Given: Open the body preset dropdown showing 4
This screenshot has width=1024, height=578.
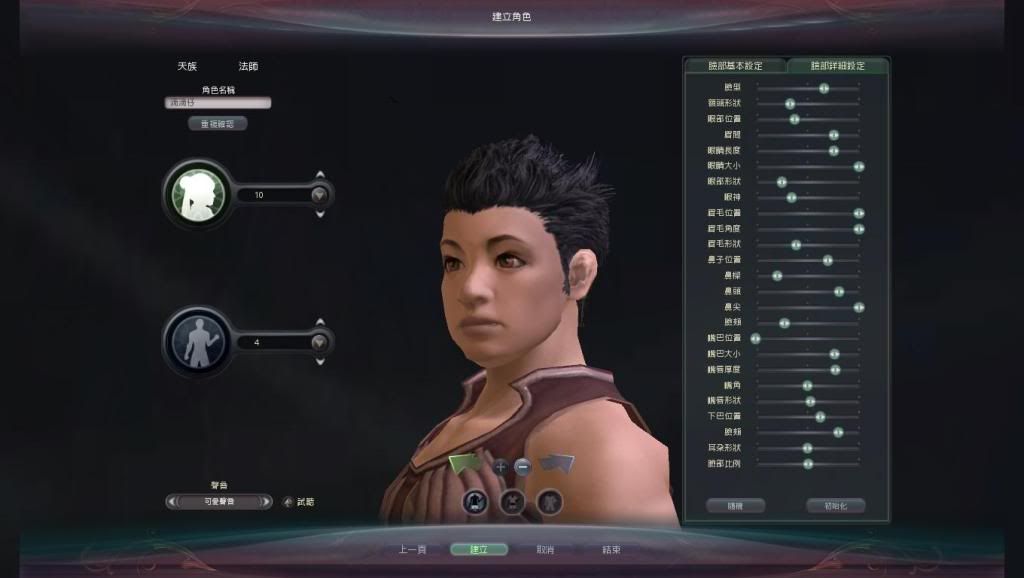Looking at the screenshot, I should pyautogui.click(x=319, y=342).
